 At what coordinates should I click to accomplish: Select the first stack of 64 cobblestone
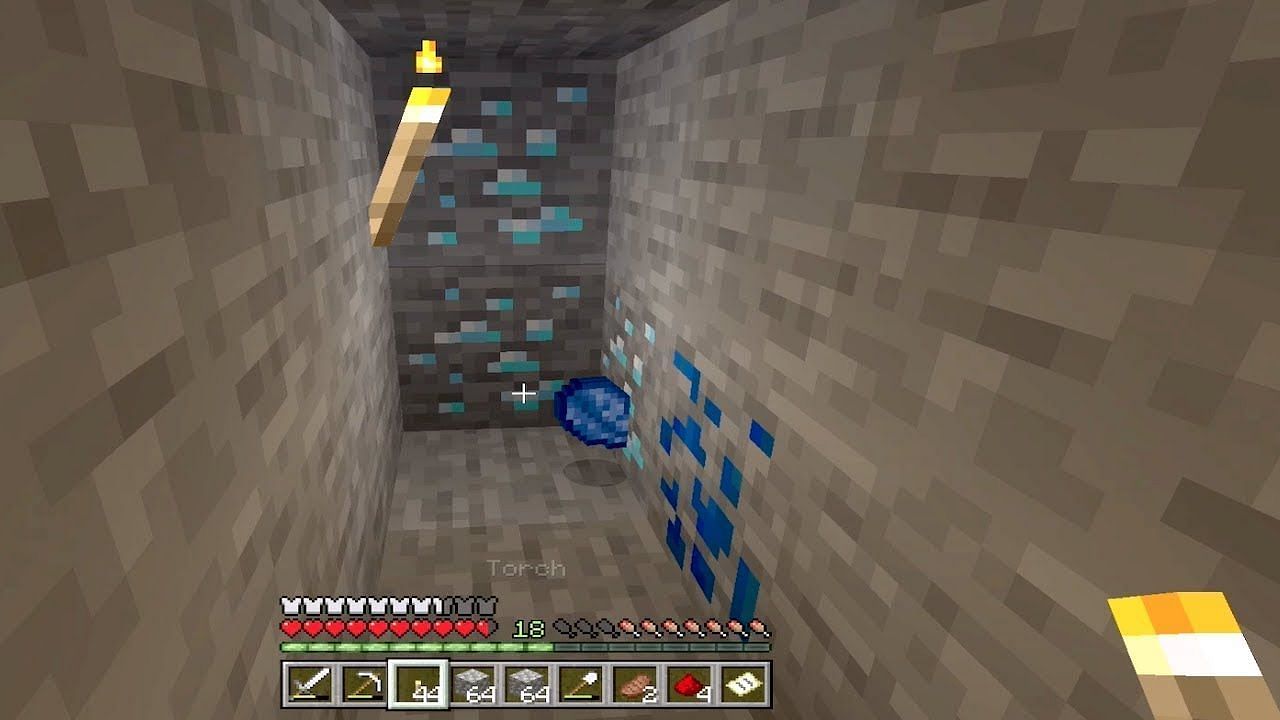click(473, 686)
